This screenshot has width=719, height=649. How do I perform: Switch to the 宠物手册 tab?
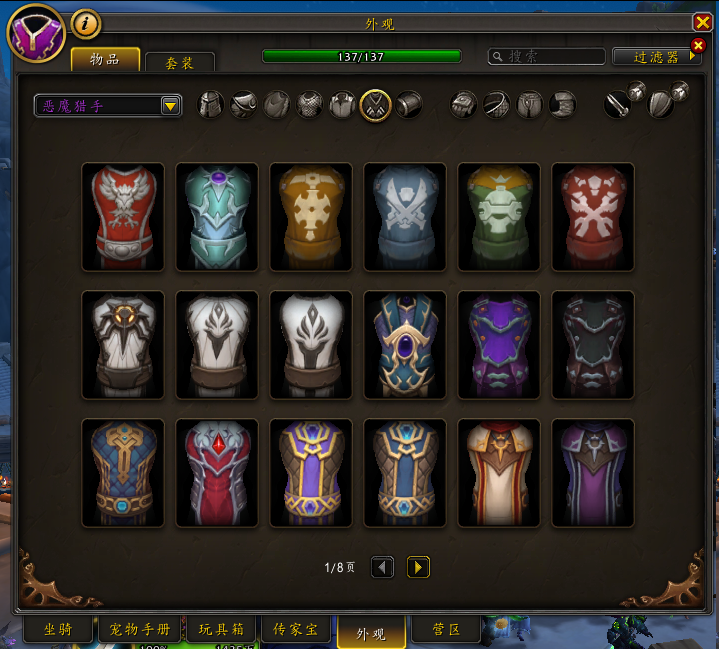139,630
